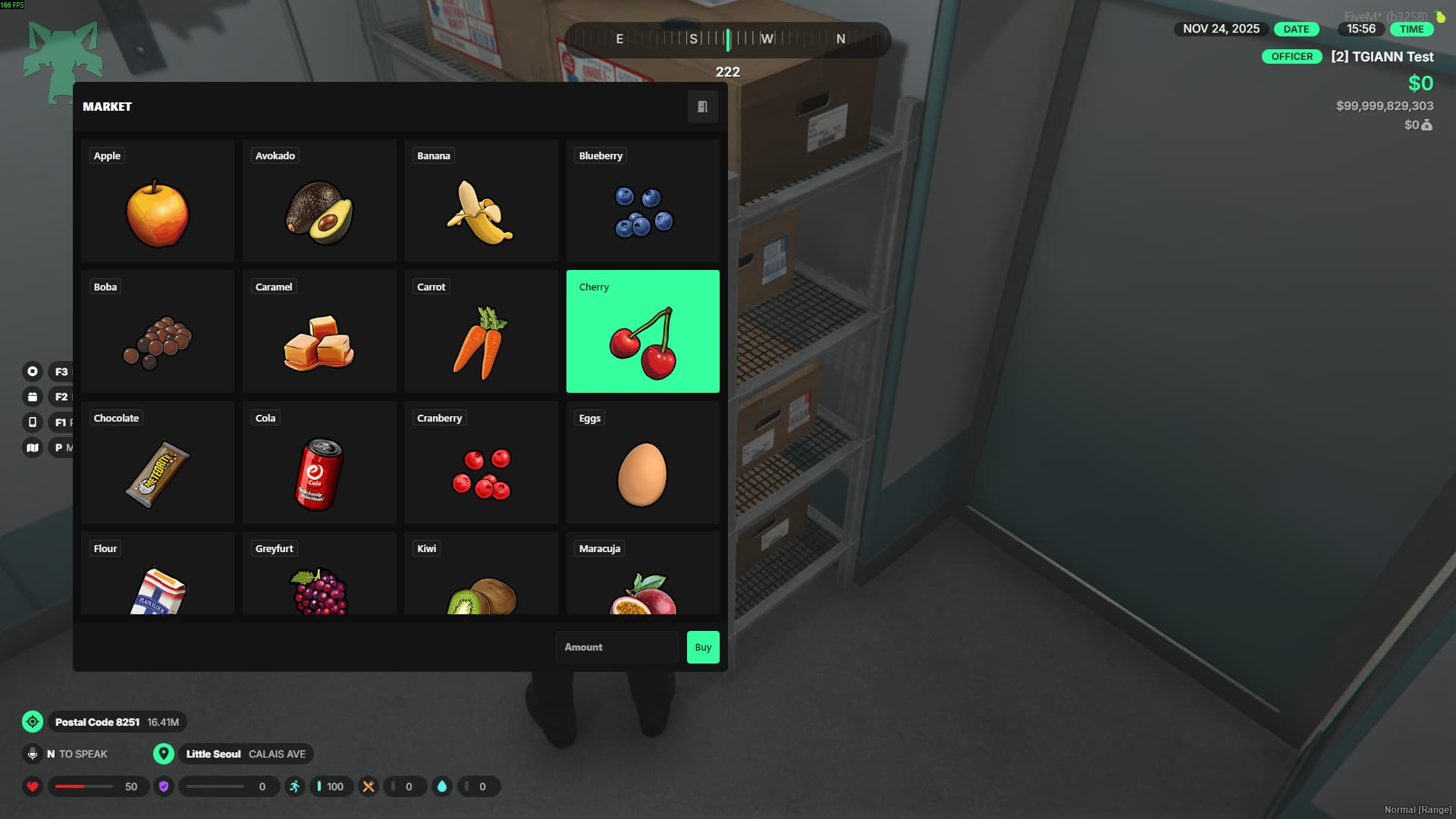This screenshot has width=1456, height=819.
Task: Pick the Eggs tile
Action: 642,463
